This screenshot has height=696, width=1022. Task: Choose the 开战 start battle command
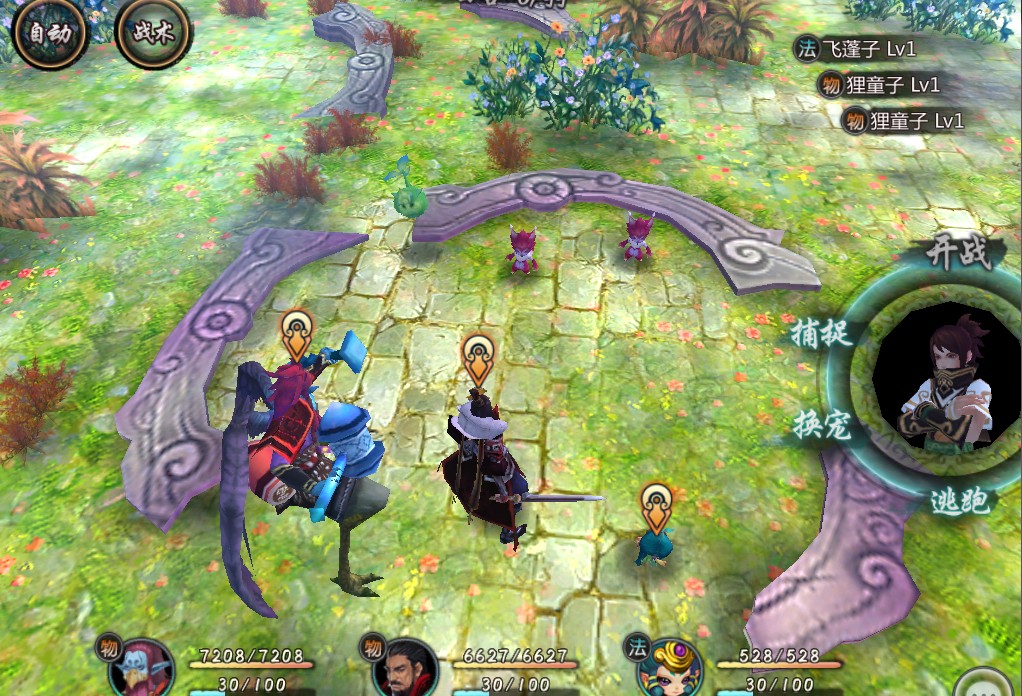click(x=957, y=253)
